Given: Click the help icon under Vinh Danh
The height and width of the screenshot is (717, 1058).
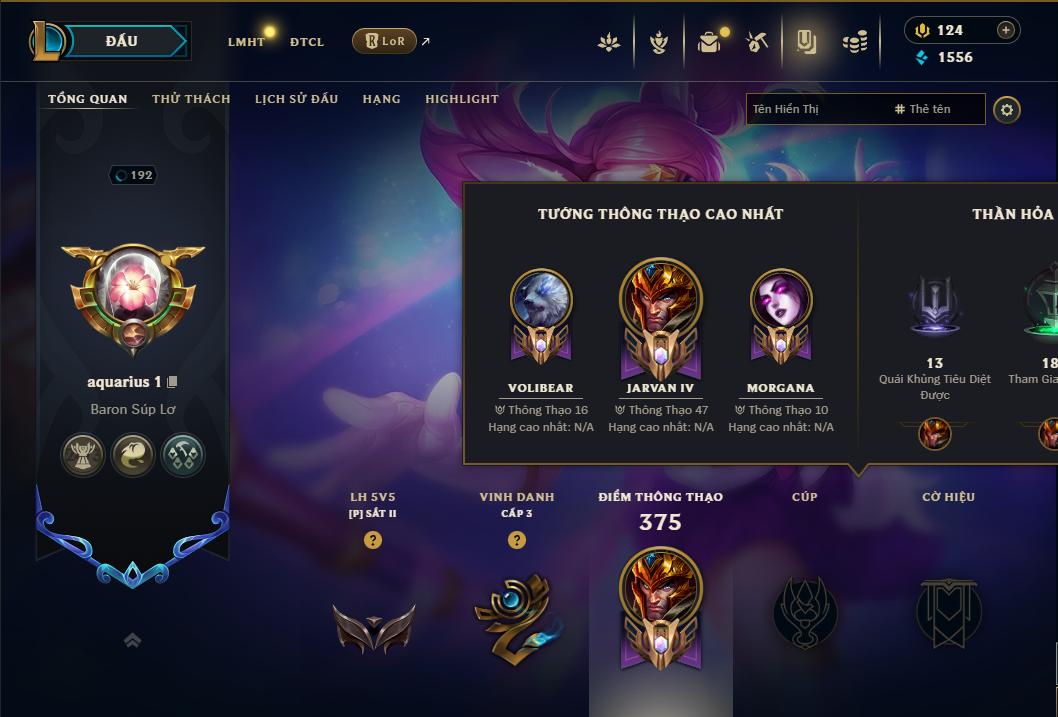Looking at the screenshot, I should 517,540.
